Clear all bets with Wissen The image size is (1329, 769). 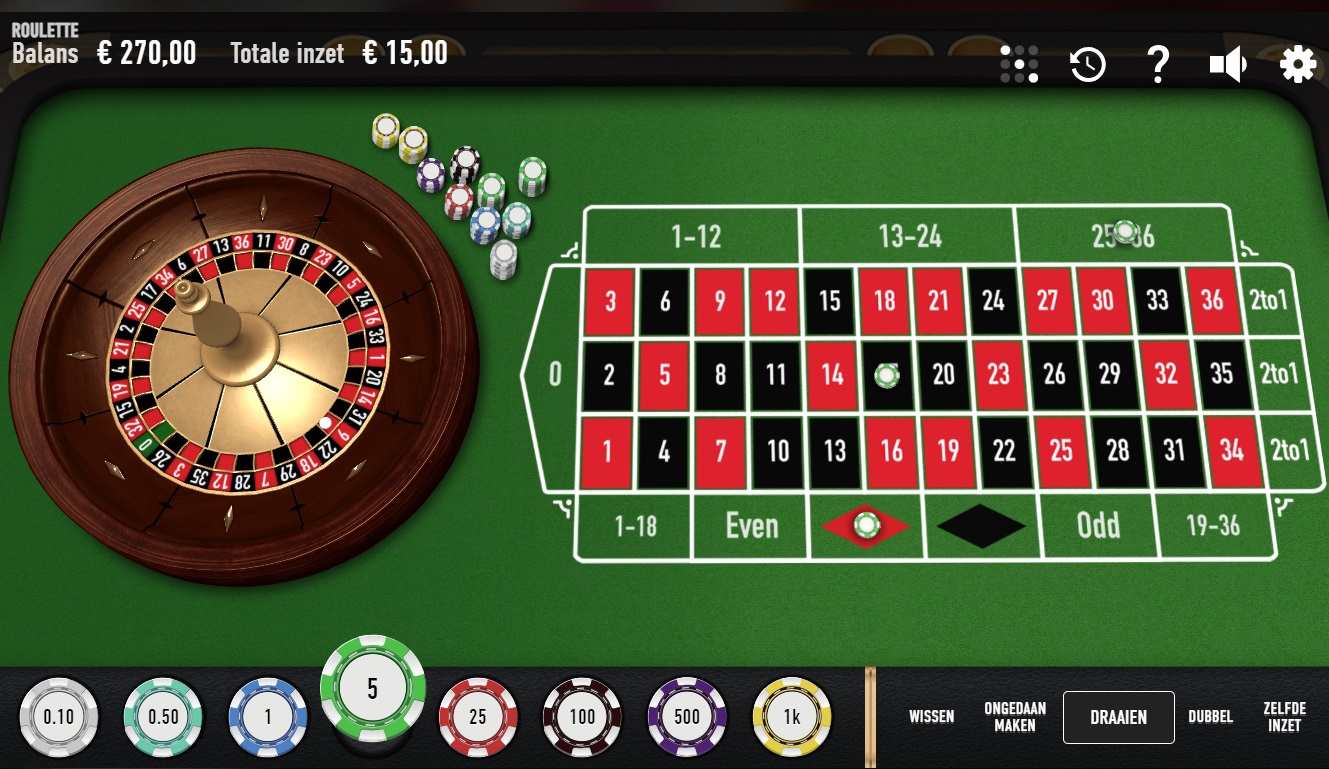point(931,717)
